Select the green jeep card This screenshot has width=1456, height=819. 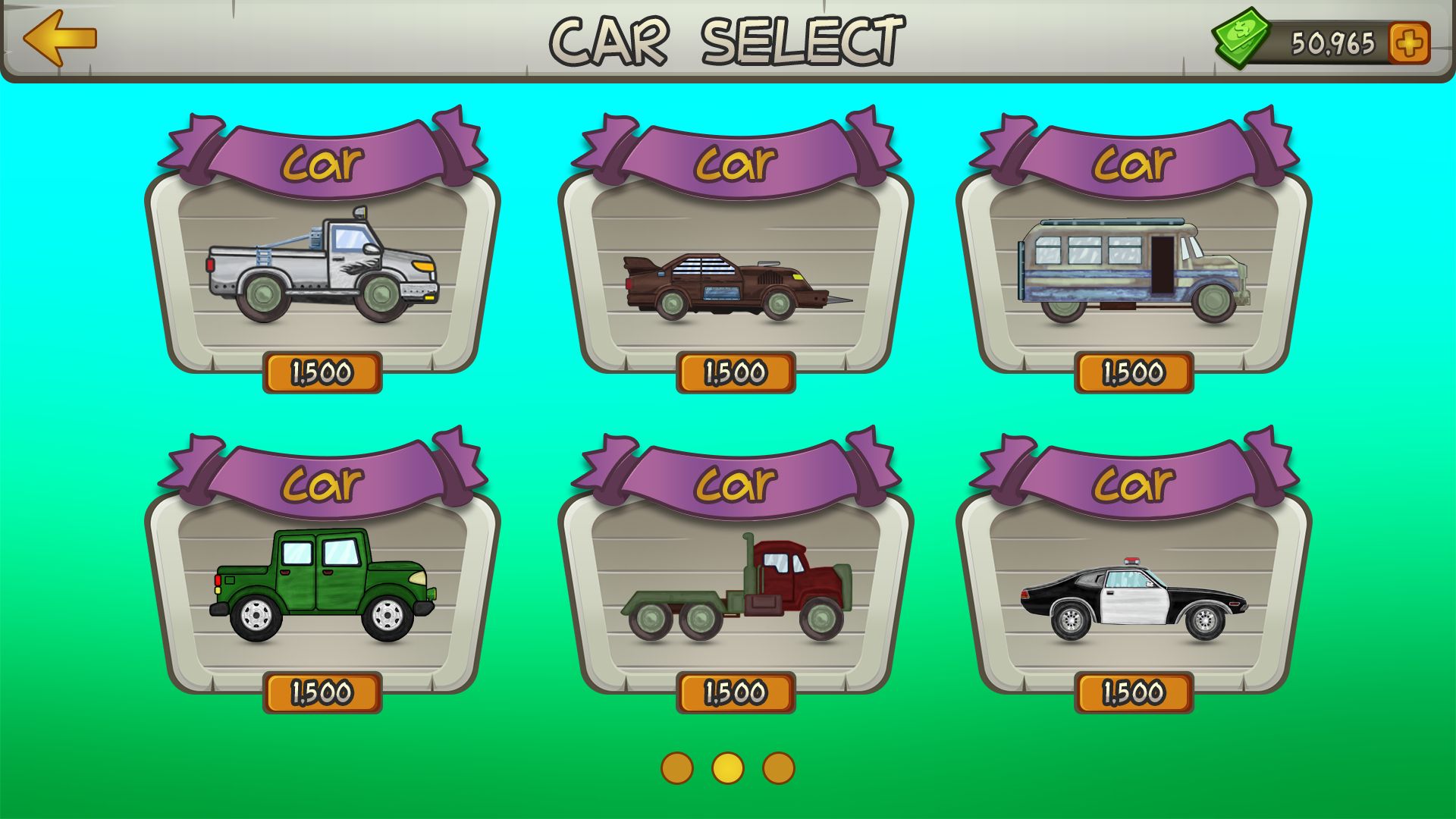[x=322, y=584]
